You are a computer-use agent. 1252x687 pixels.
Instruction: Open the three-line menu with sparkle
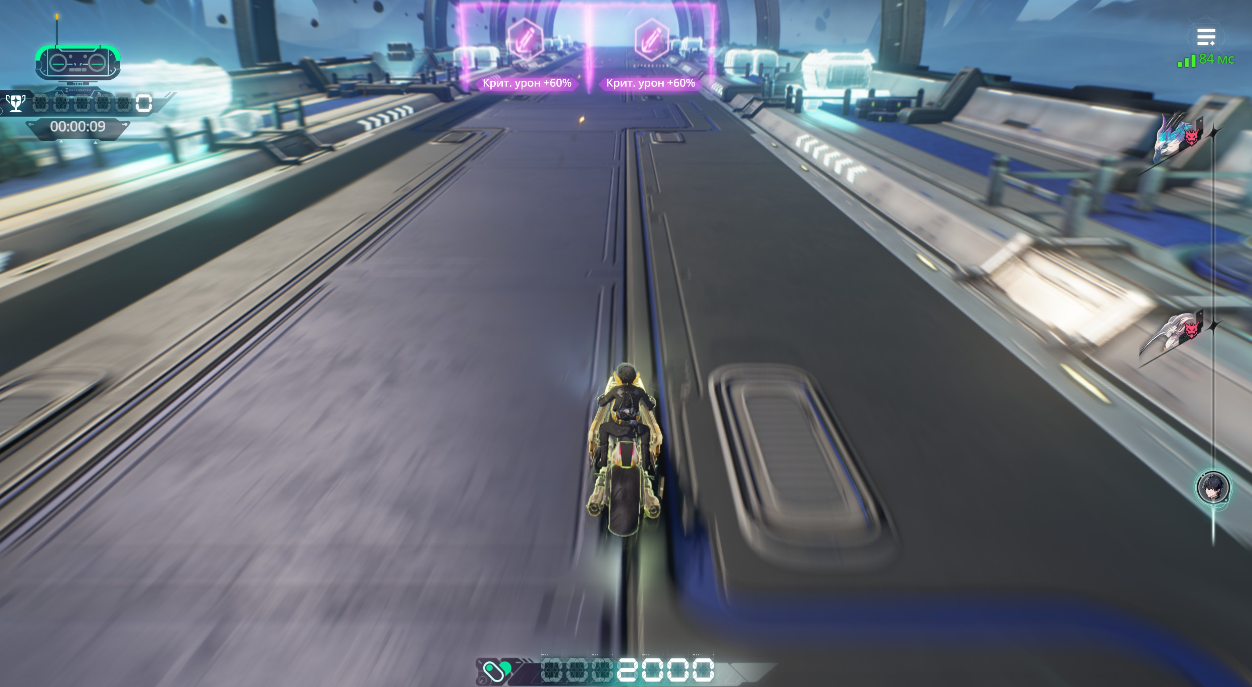tap(1206, 38)
